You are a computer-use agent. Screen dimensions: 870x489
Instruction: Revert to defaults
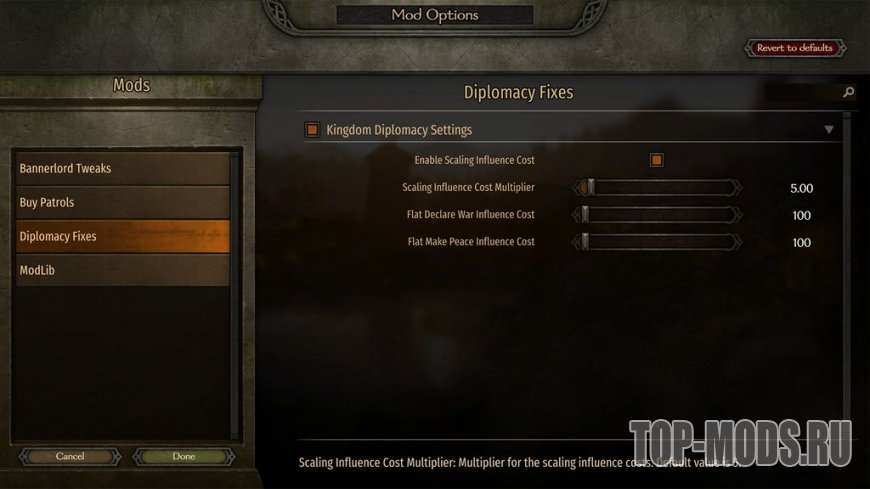[x=795, y=48]
